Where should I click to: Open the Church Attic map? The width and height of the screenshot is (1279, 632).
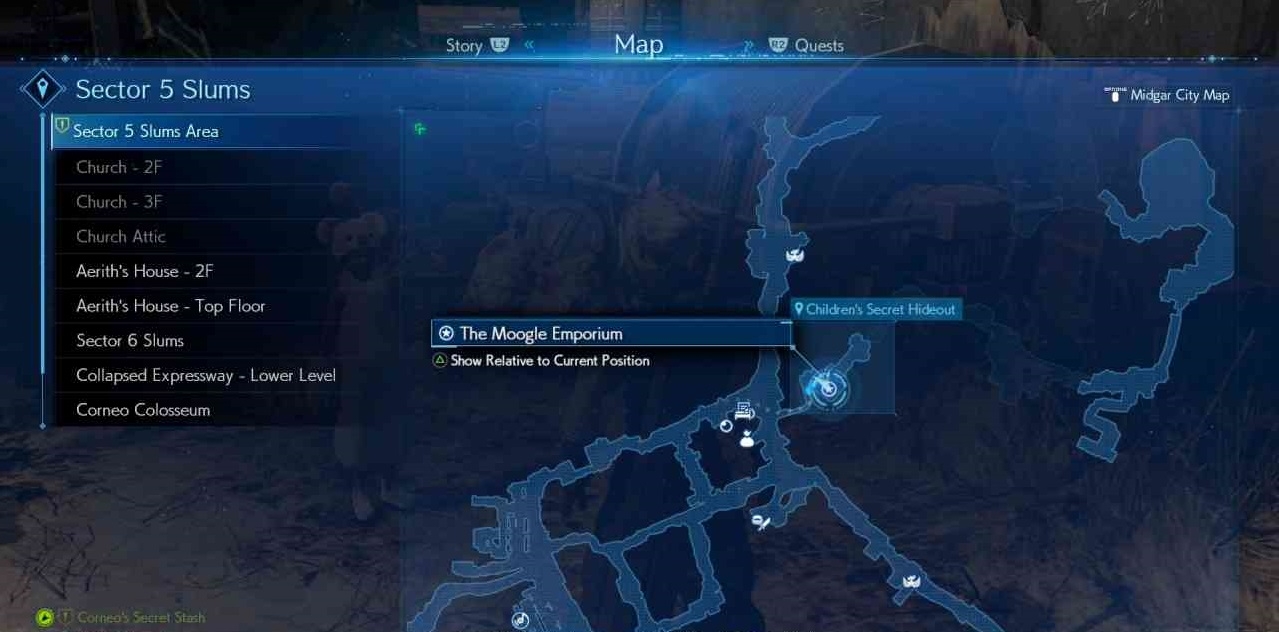tap(121, 237)
